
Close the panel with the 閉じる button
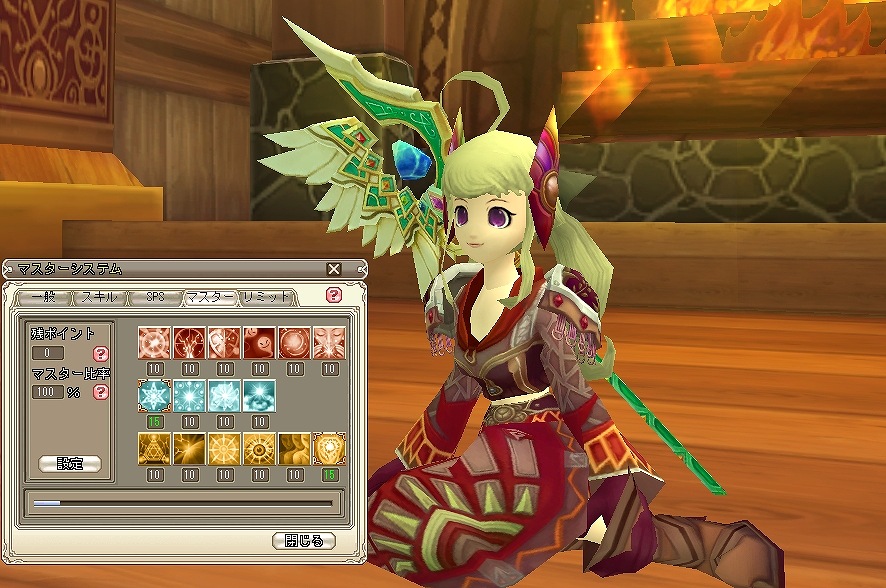[303, 541]
